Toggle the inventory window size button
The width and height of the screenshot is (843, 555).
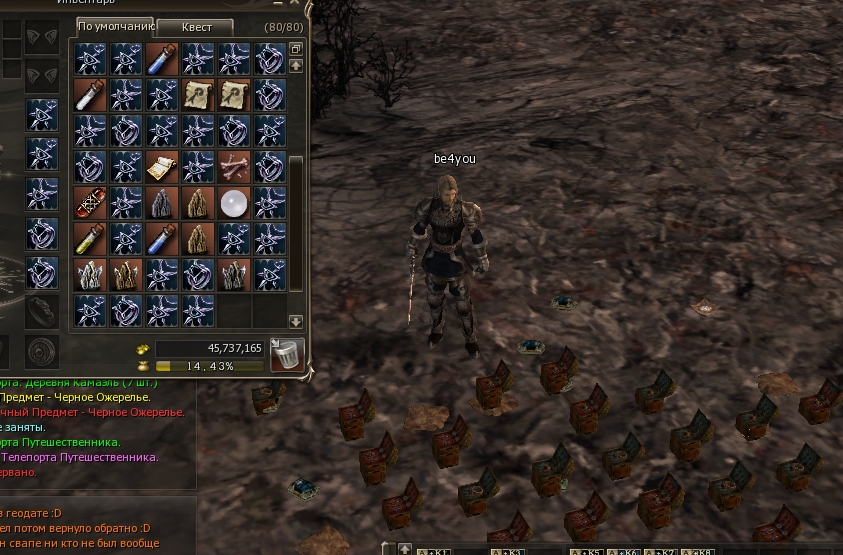tap(296, 49)
